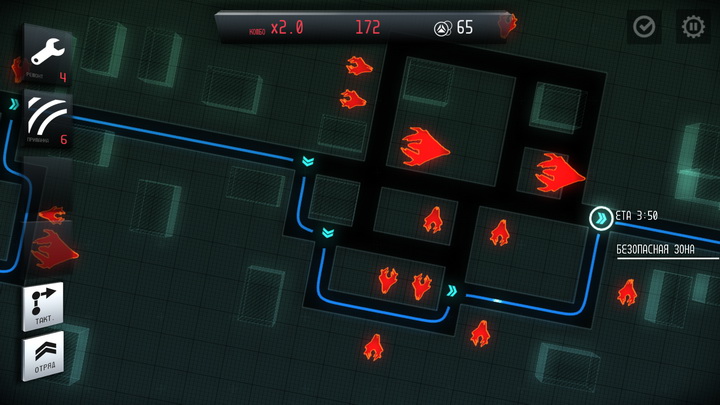Click the convoy ETA waypoint marker
Image resolution: width=720 pixels, height=405 pixels.
tap(600, 217)
